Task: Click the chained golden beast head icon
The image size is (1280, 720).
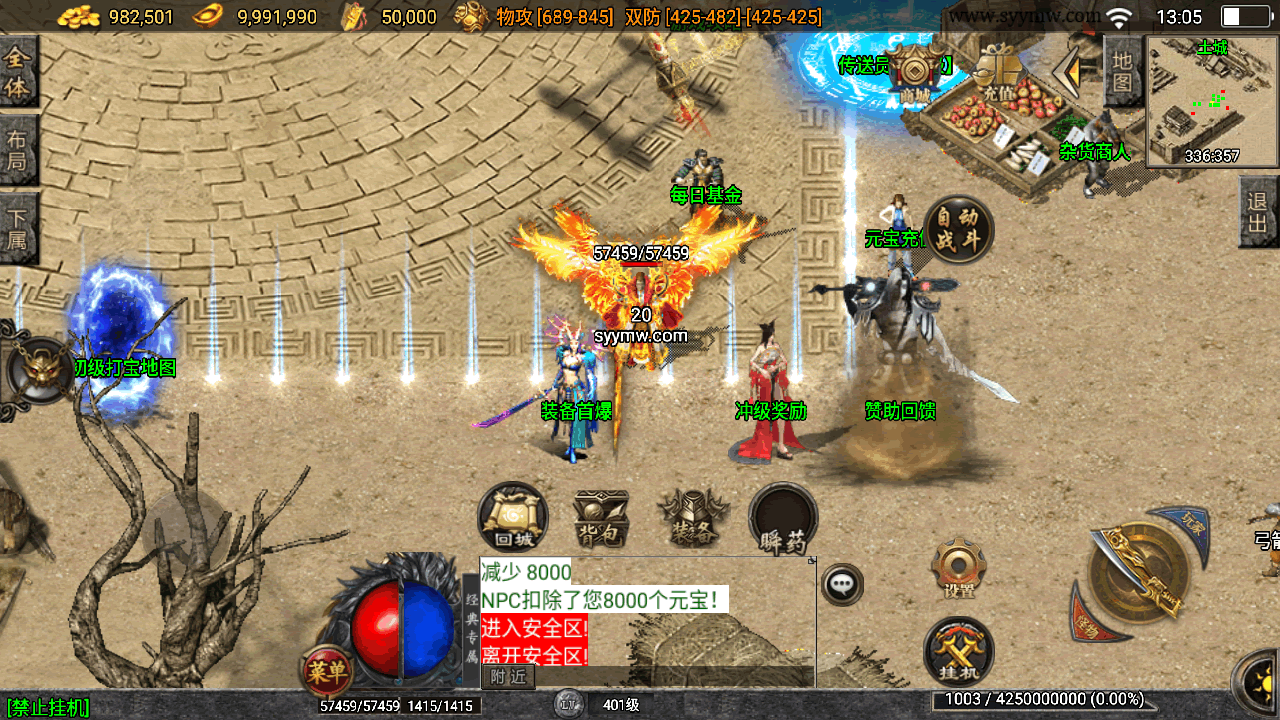Action: pyautogui.click(x=40, y=370)
